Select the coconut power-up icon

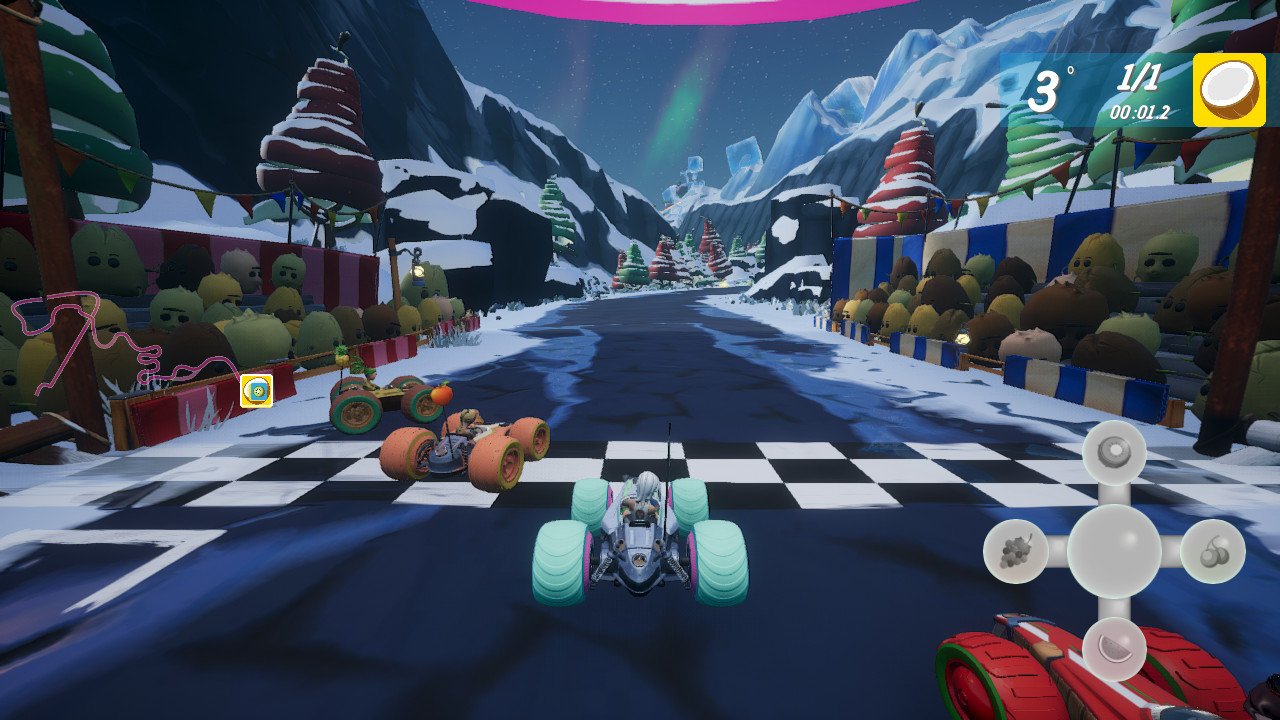click(1226, 93)
